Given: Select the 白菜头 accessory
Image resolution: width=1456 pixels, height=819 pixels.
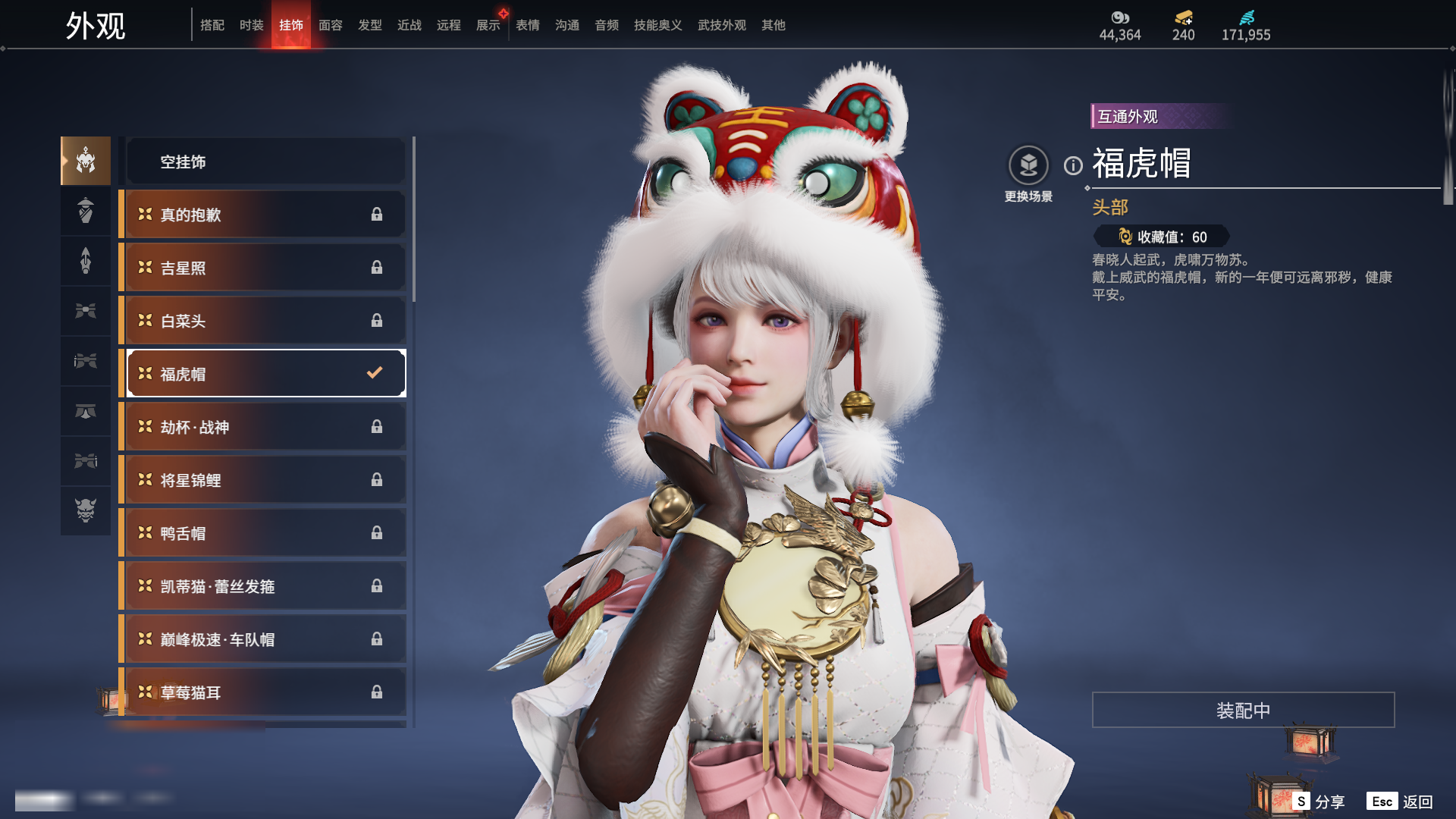Looking at the screenshot, I should coord(265,321).
